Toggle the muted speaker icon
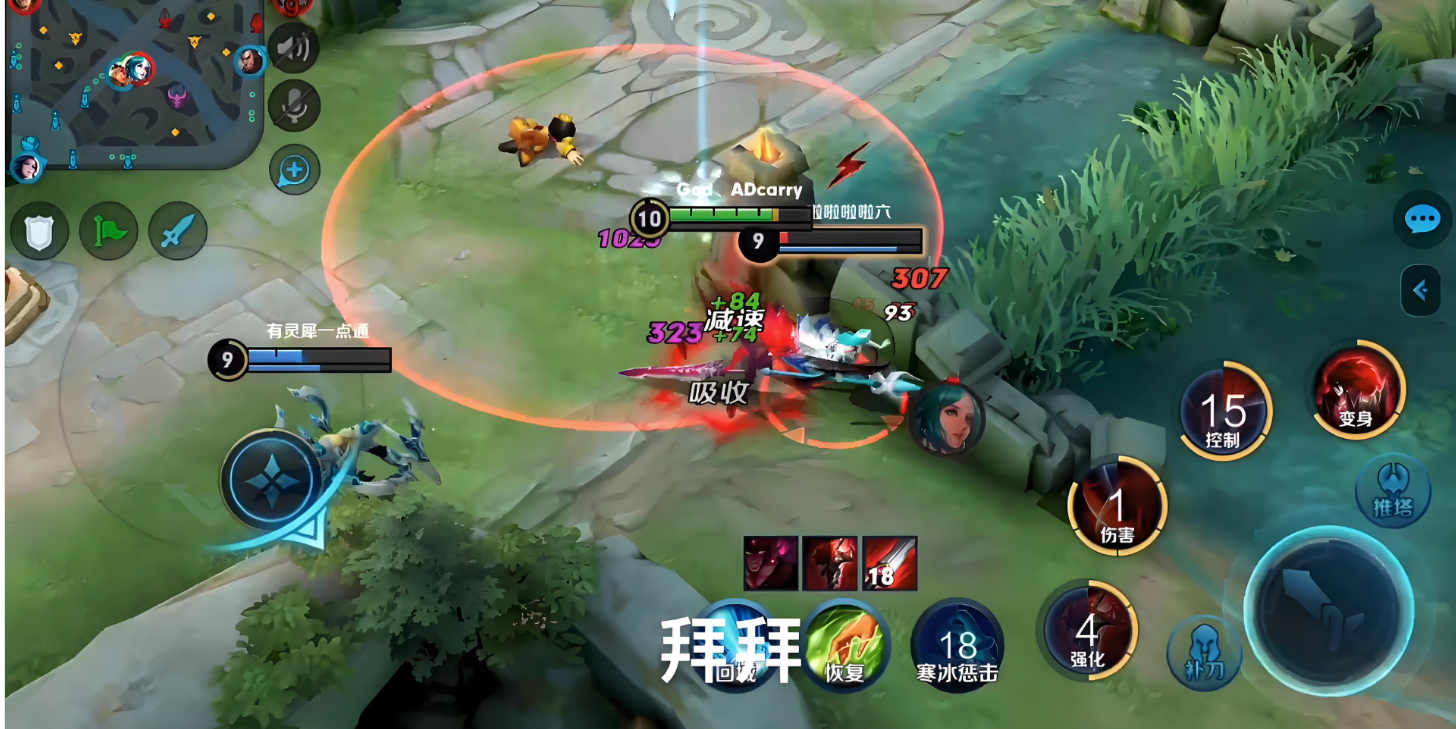 294,48
